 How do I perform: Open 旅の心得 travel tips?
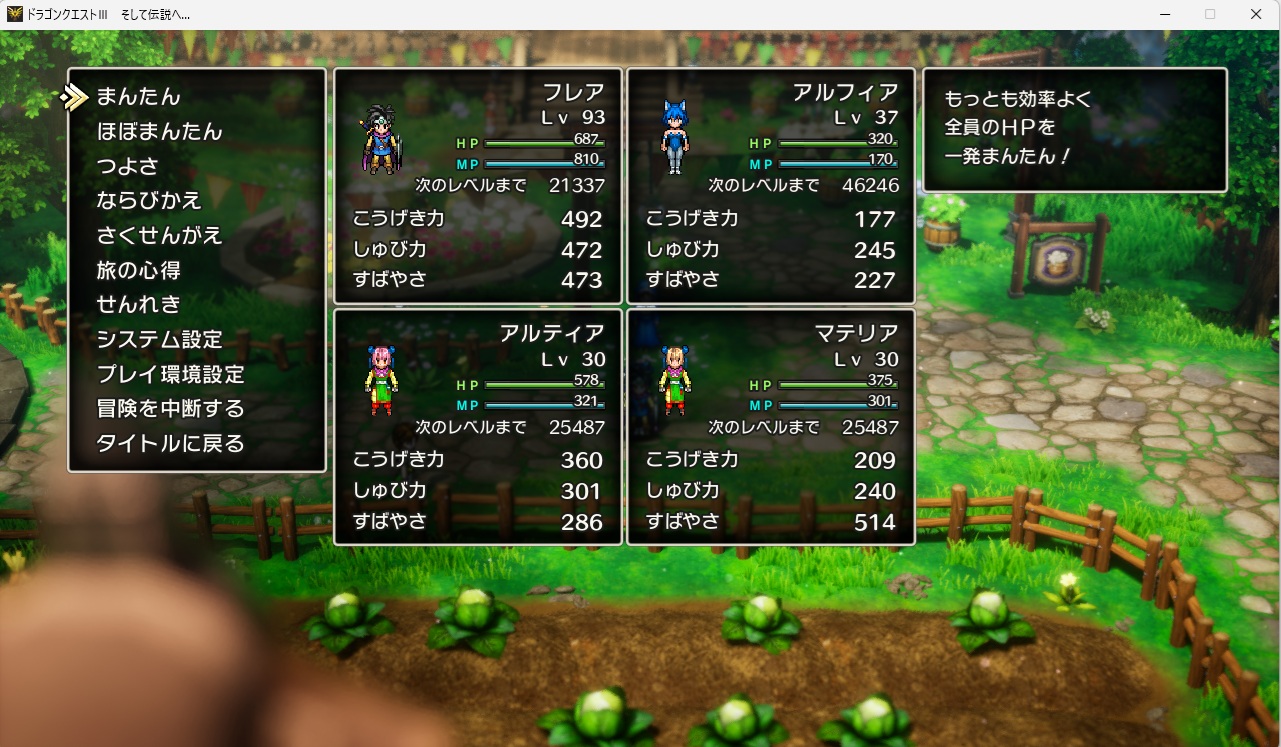click(x=138, y=270)
